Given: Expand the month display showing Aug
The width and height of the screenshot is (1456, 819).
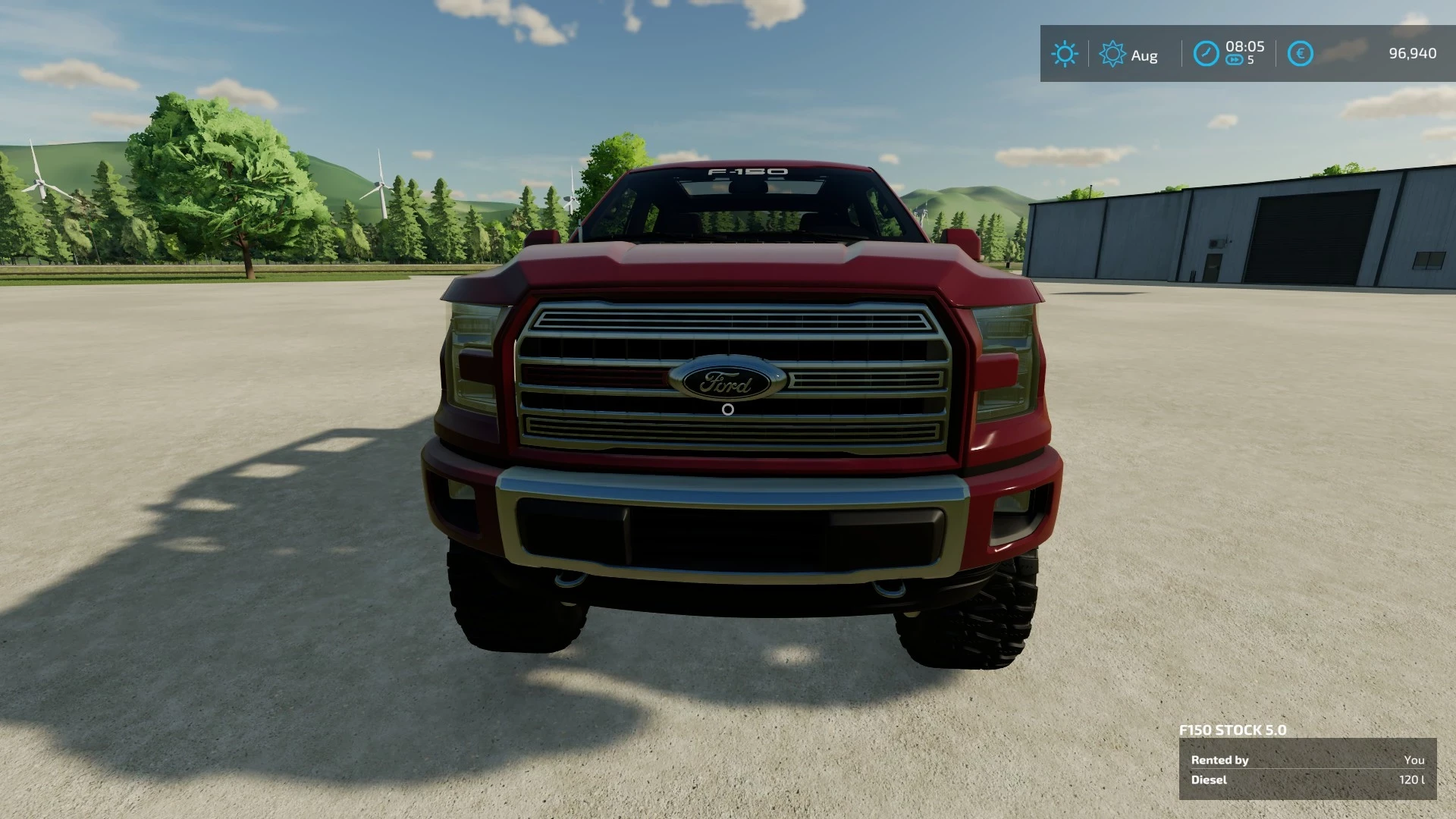Looking at the screenshot, I should [1144, 55].
